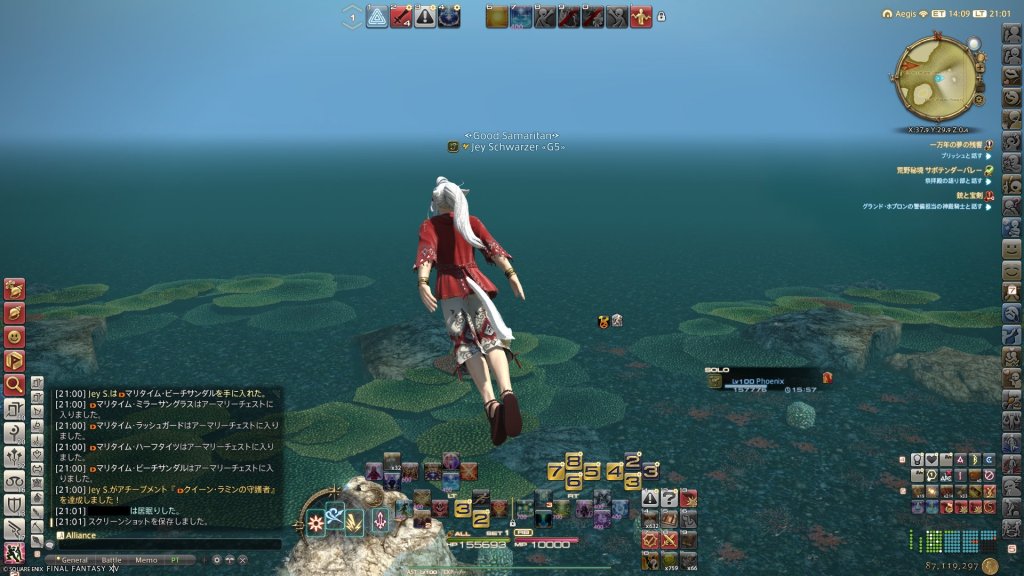Viewport: 1024px width, 576px height.
Task: Activate the question mark hotbar icon
Action: [x=669, y=498]
